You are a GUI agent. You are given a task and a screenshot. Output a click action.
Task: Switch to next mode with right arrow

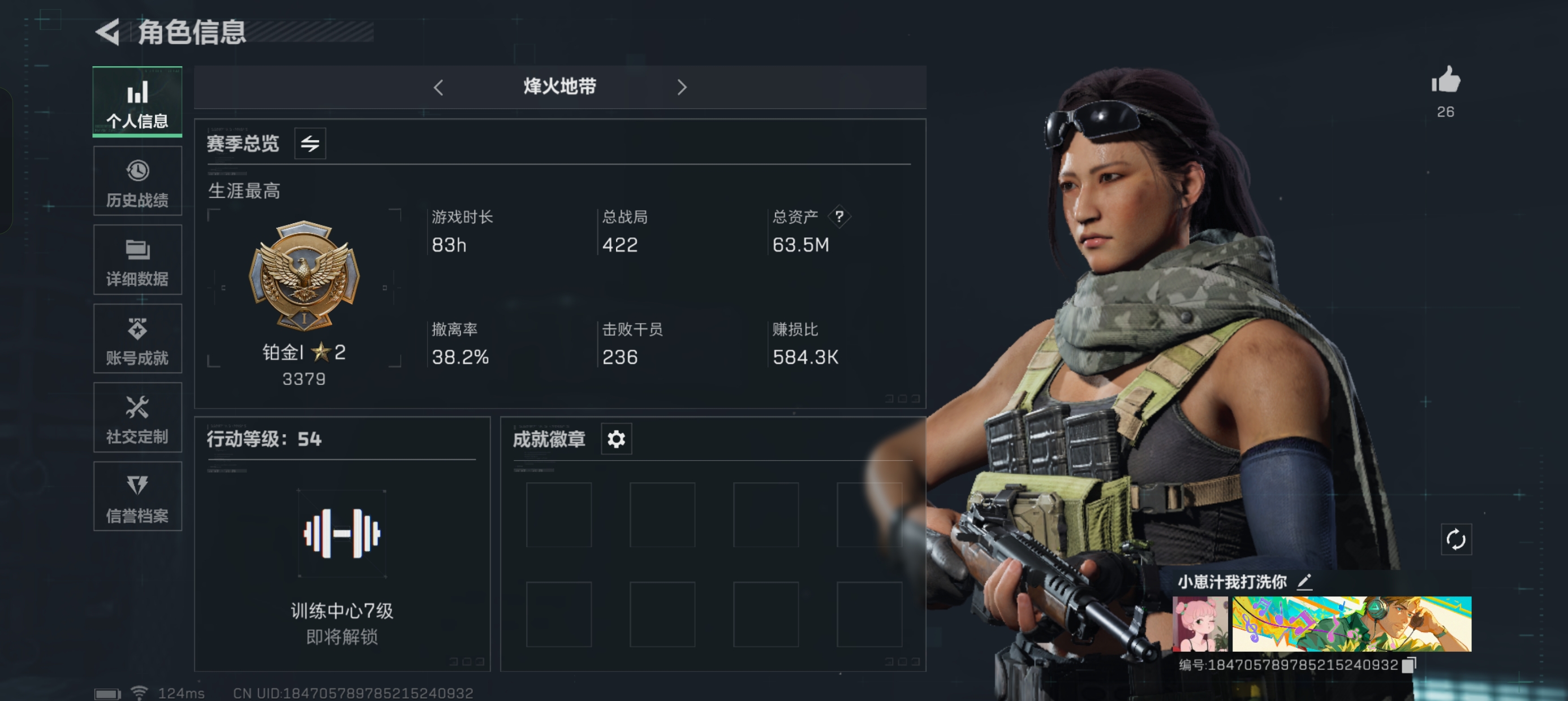pos(682,87)
